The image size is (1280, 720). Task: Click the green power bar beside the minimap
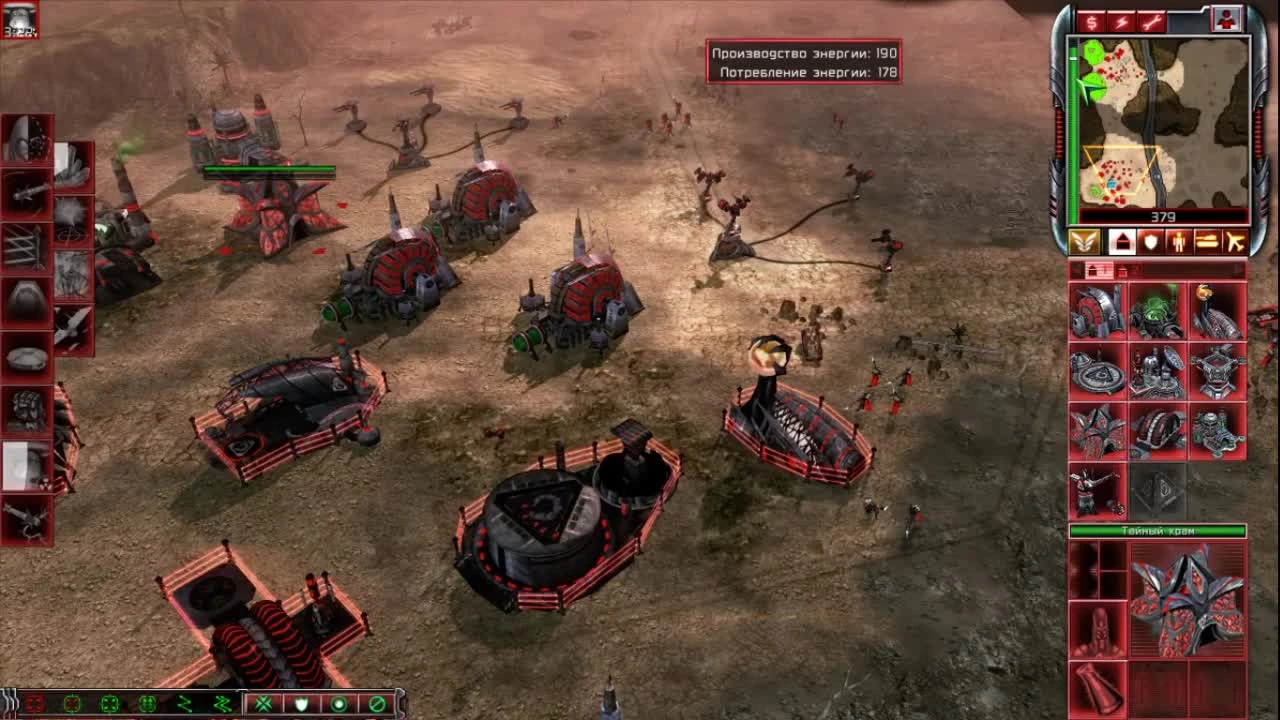pos(1073,130)
